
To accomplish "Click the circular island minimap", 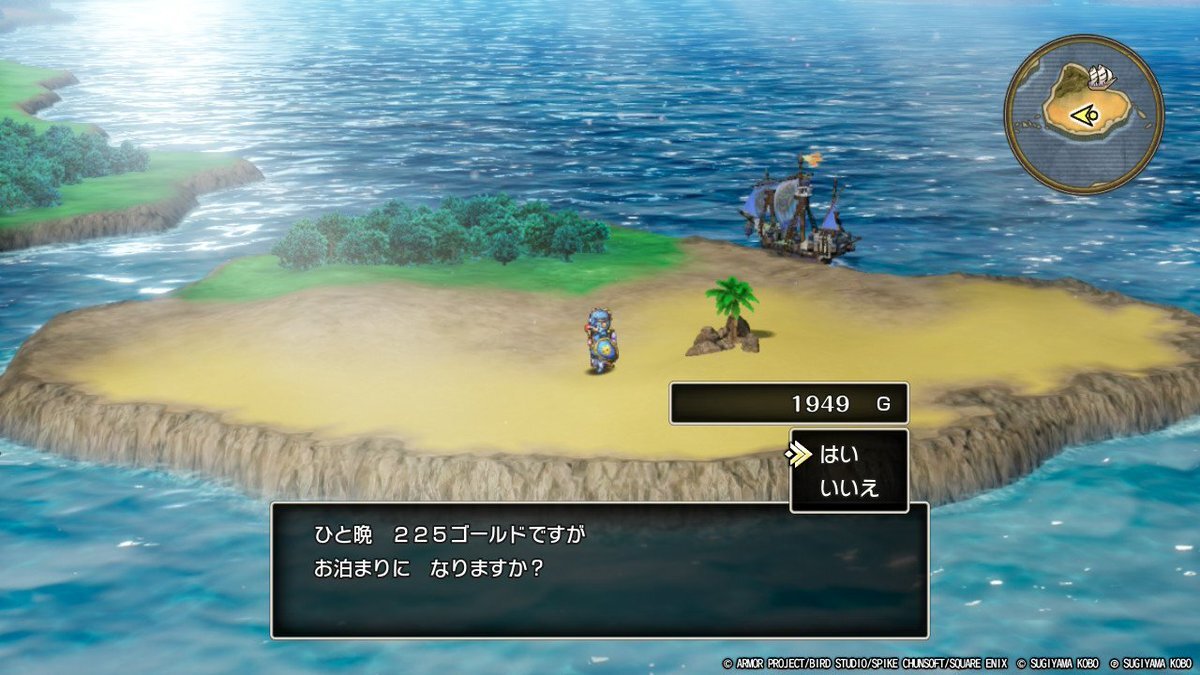I will click(1084, 114).
